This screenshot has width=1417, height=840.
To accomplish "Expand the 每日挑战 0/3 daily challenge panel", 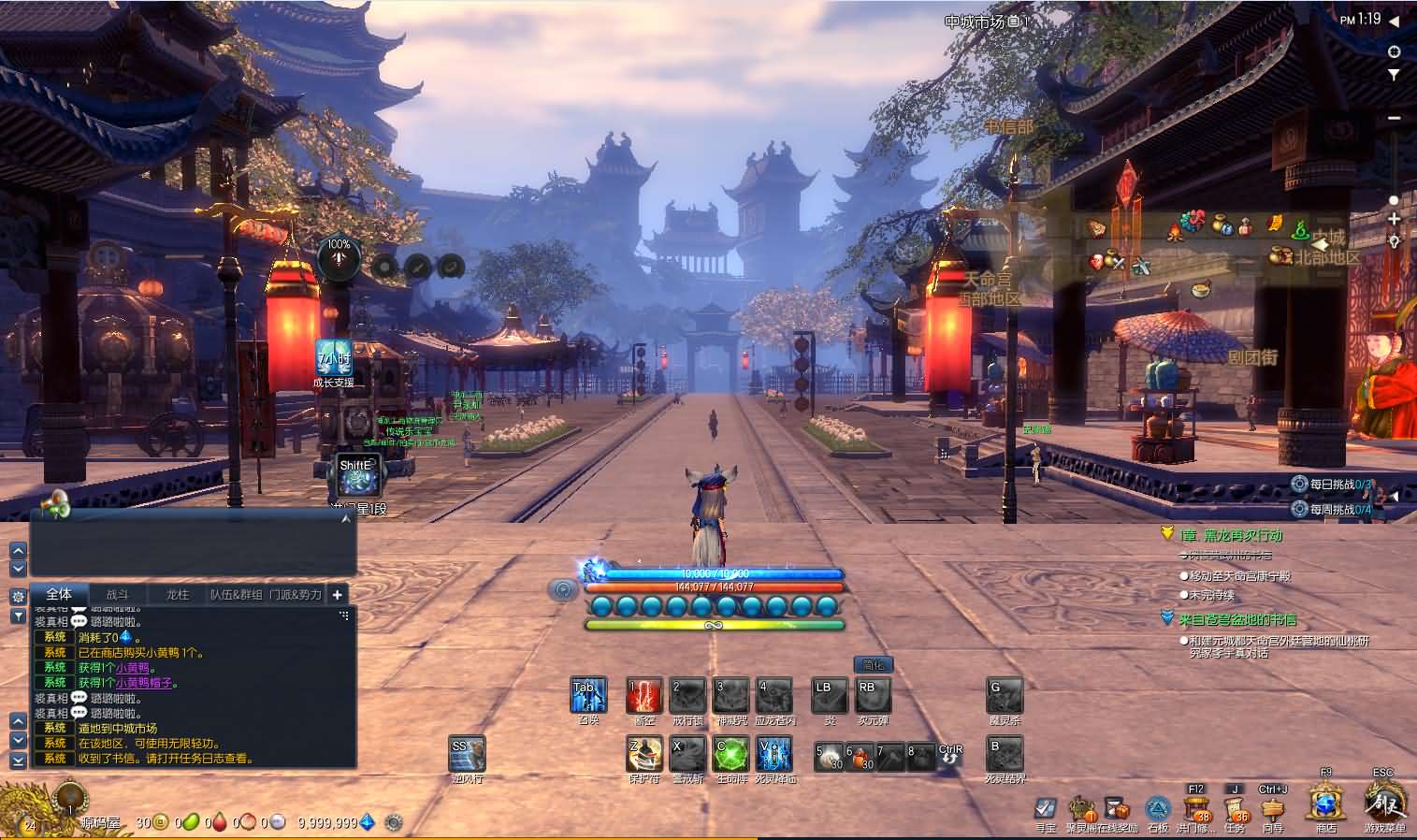I will [1332, 484].
